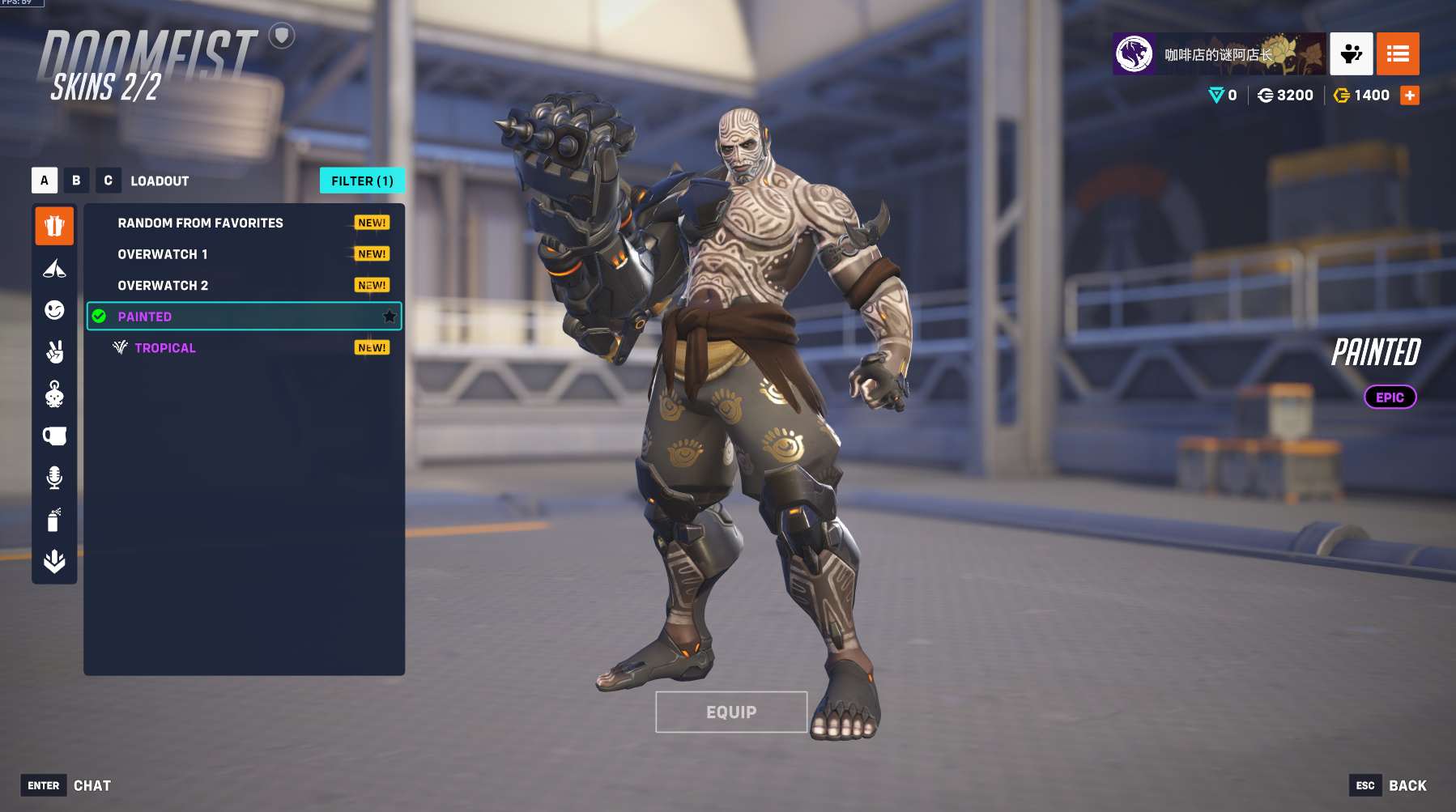Switch to loadout B
This screenshot has width=1456, height=812.
pos(76,181)
